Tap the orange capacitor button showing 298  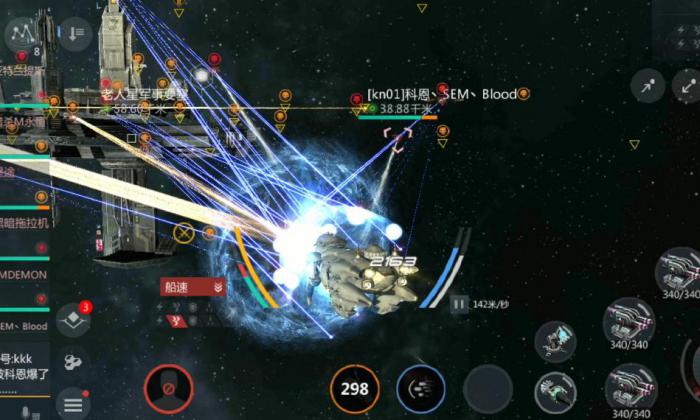355,388
